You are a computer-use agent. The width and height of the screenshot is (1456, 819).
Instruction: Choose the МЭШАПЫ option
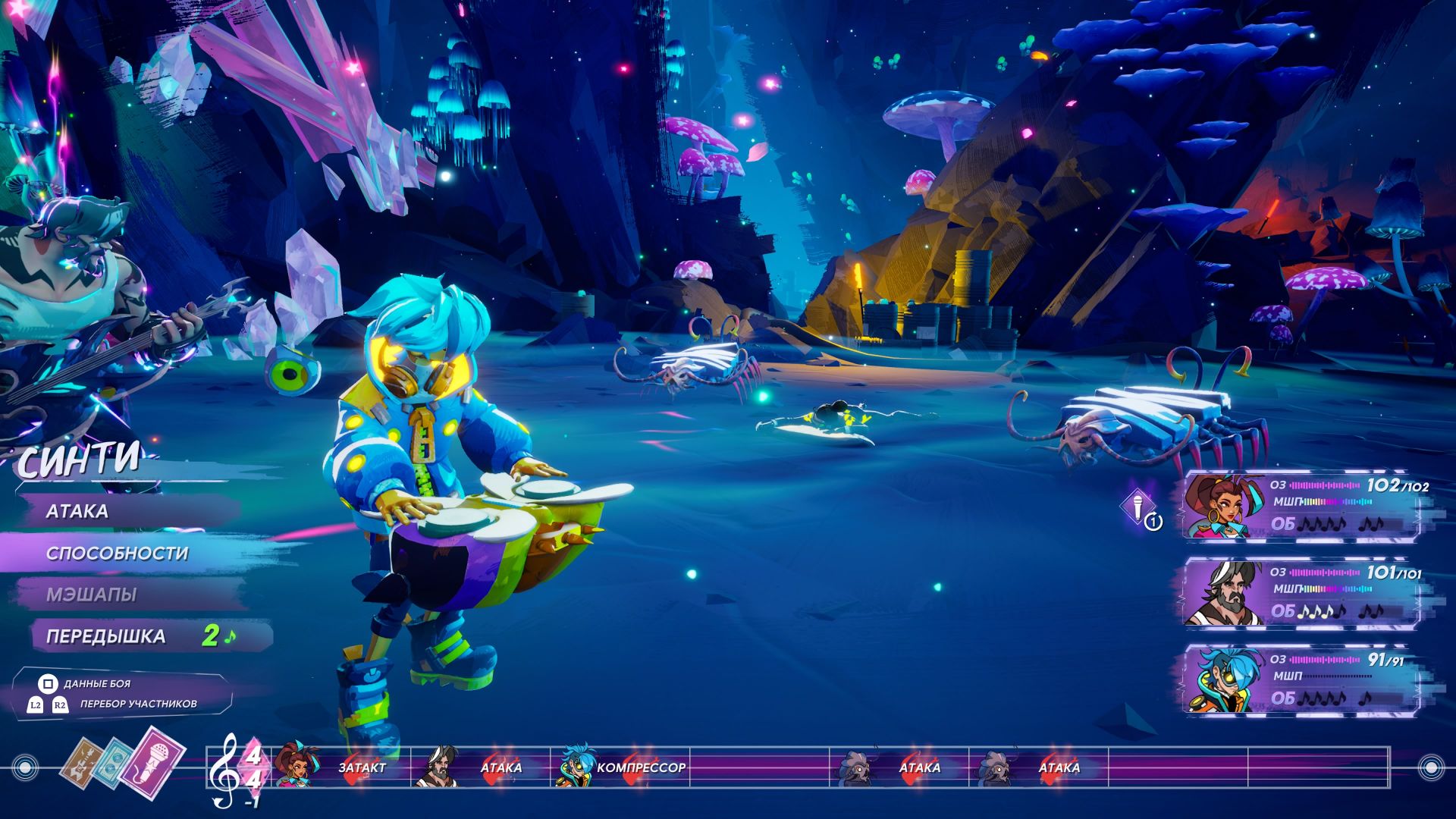92,595
